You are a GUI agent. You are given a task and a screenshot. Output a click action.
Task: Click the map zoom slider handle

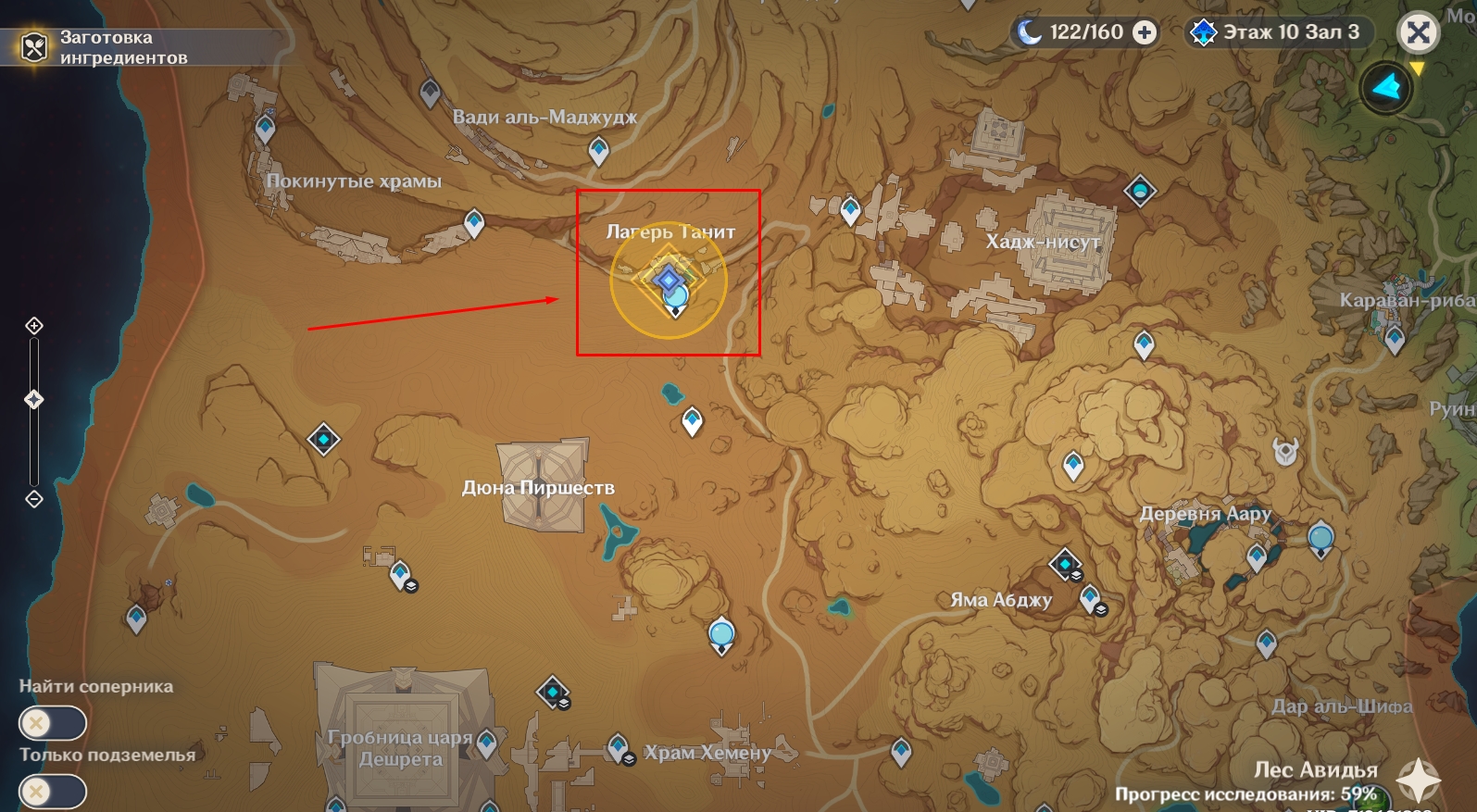[34, 400]
